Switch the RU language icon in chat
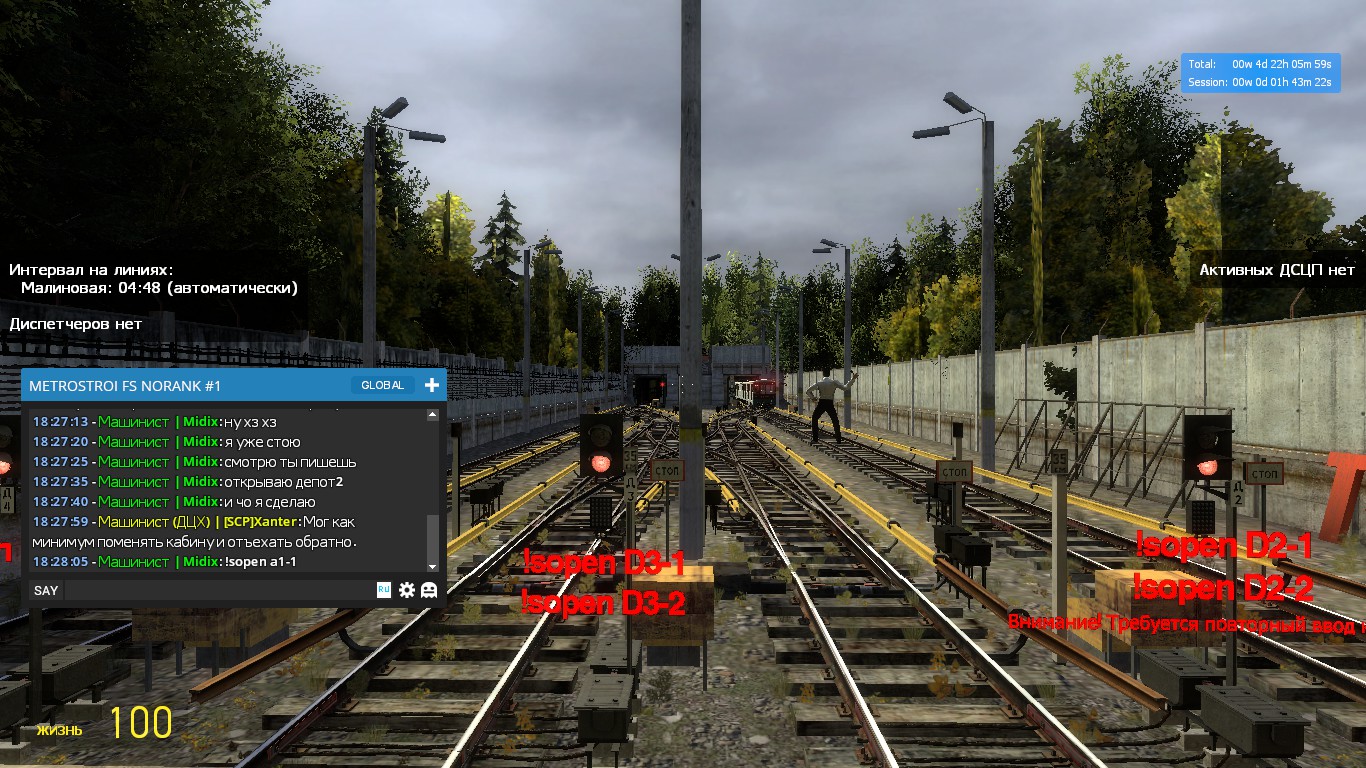Viewport: 1366px width, 768px height. 383,590
